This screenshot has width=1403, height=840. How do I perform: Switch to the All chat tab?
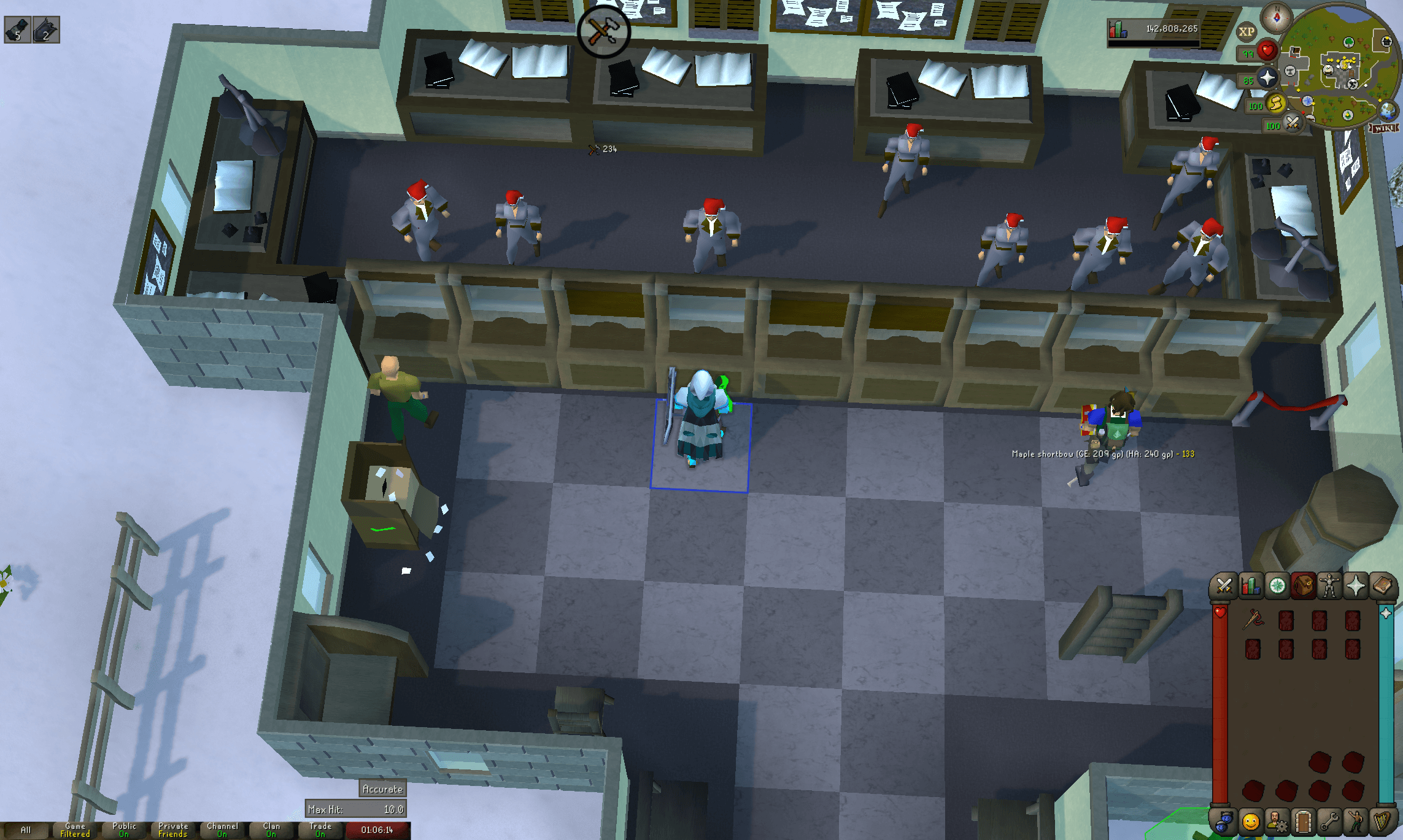click(25, 829)
